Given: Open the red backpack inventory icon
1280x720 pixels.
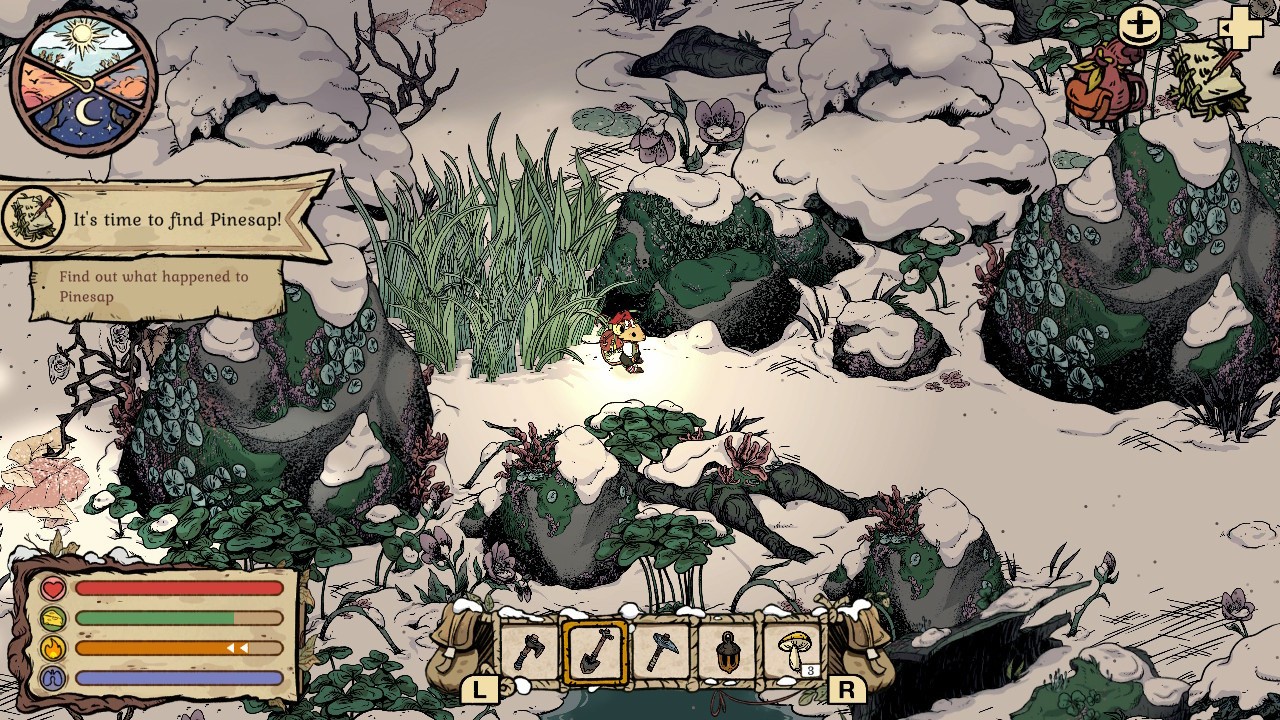Looking at the screenshot, I should pyautogui.click(x=1105, y=85).
